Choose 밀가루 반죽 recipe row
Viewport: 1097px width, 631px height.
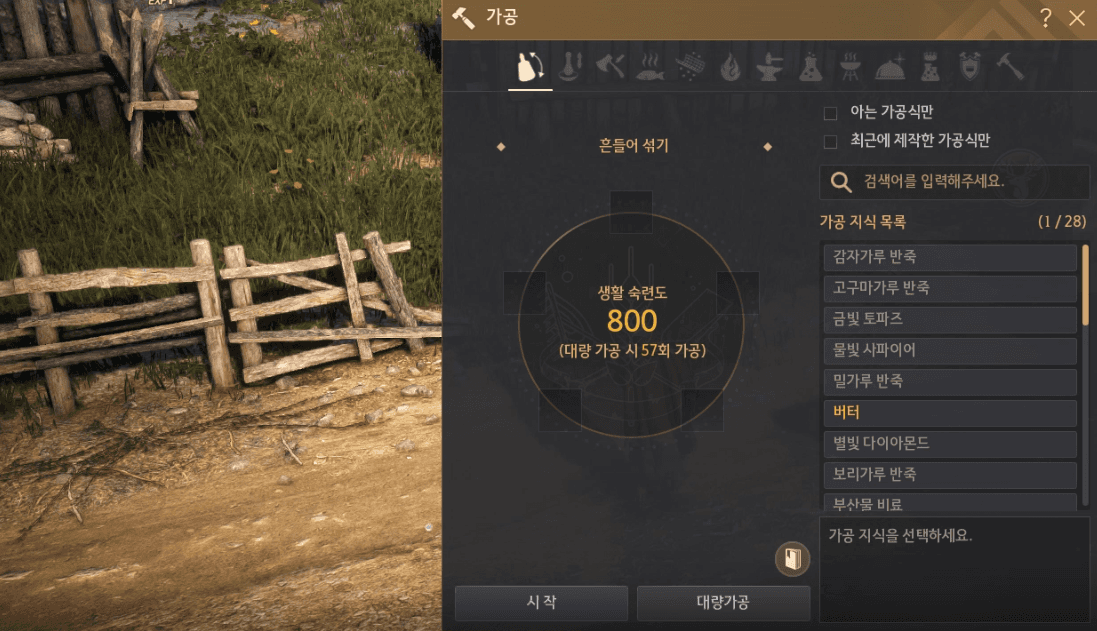tap(949, 381)
